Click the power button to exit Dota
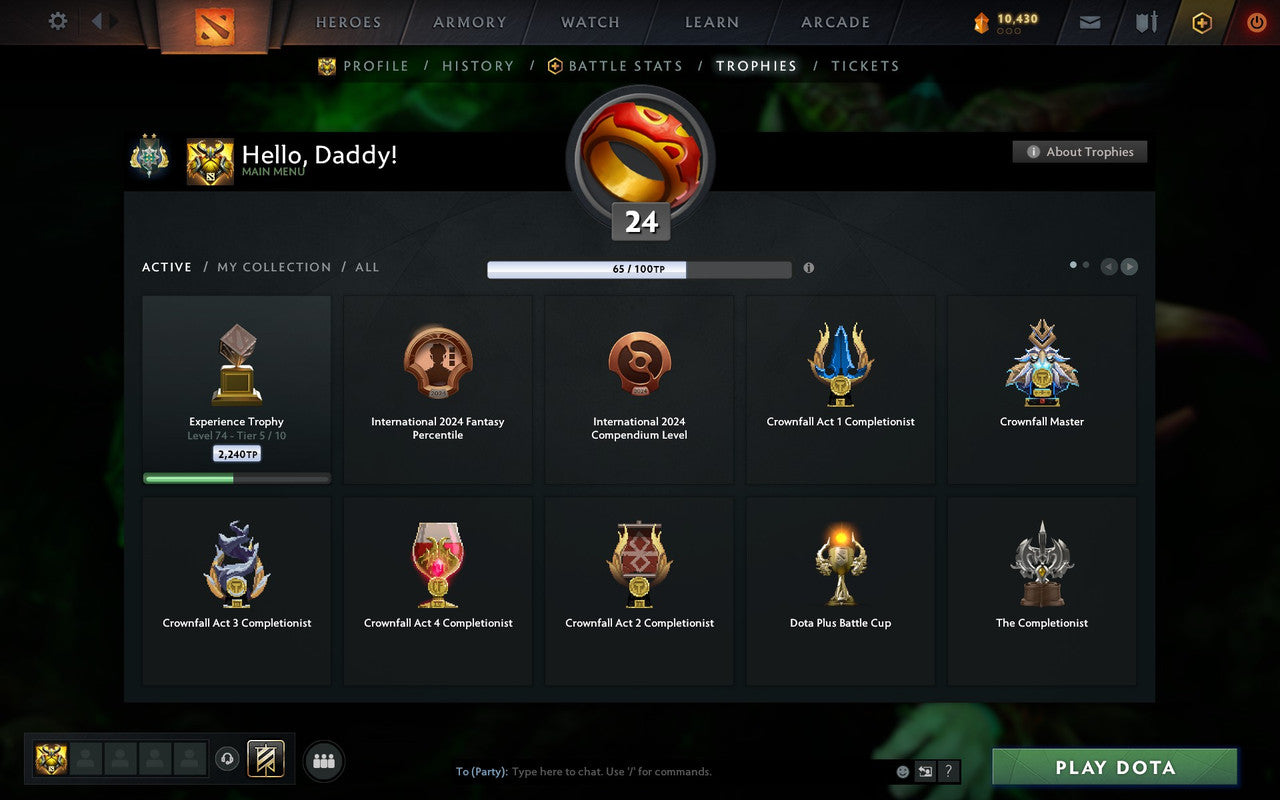Viewport: 1280px width, 800px height. pyautogui.click(x=1256, y=22)
